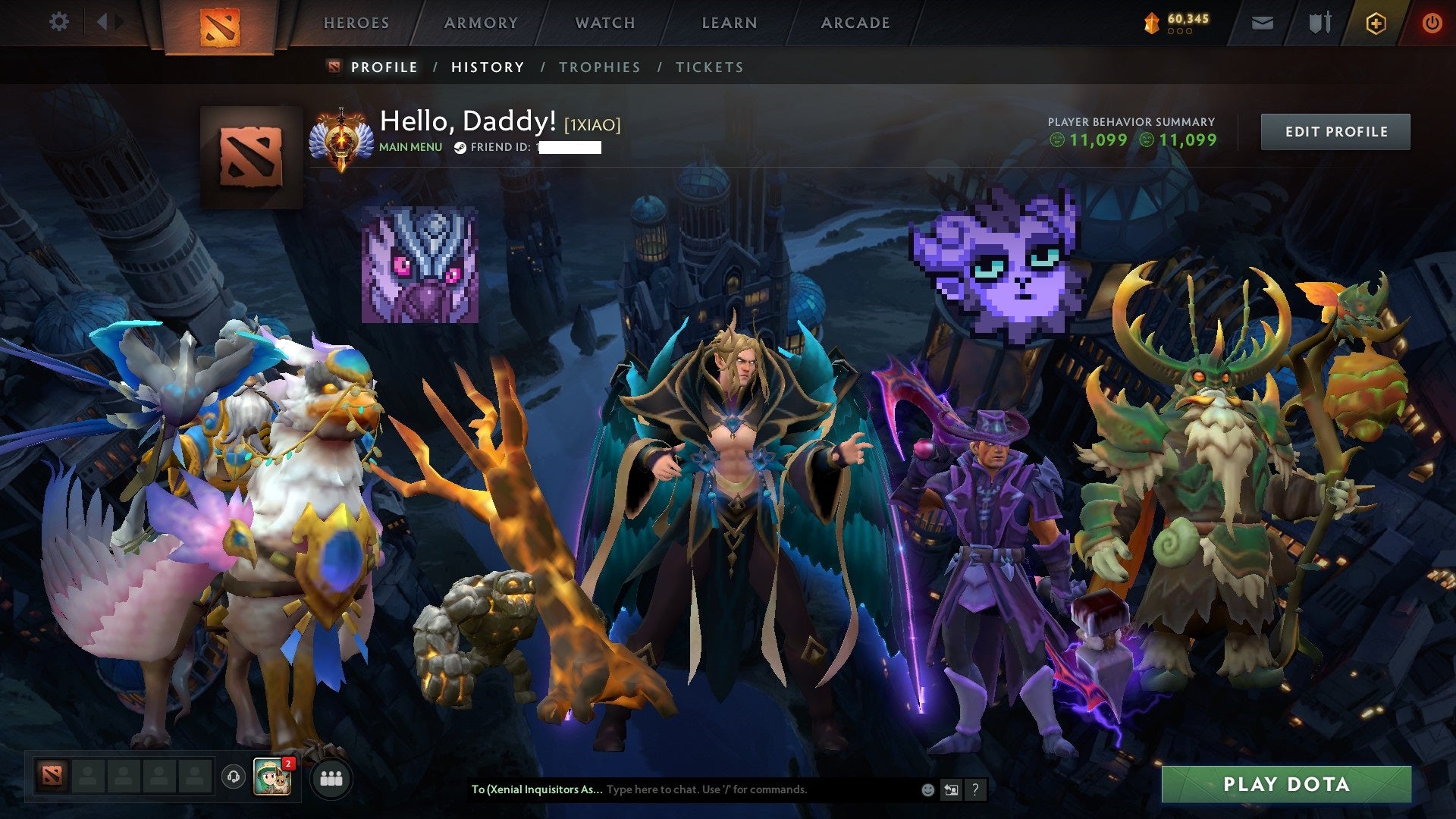Switch to the TROPHIES tab
Image resolution: width=1456 pixels, height=819 pixels.
tap(600, 67)
